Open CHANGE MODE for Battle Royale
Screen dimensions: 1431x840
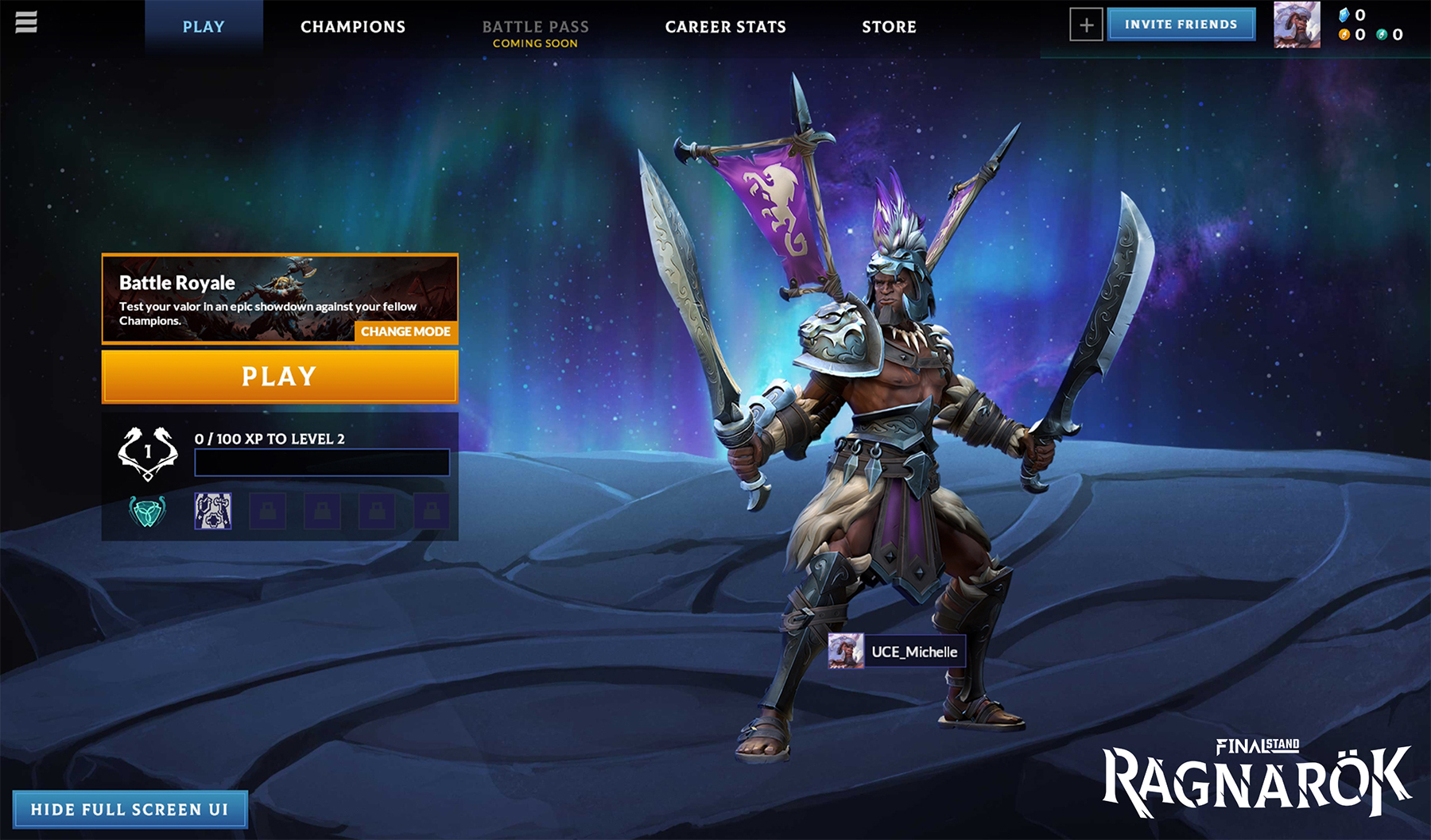click(x=406, y=331)
